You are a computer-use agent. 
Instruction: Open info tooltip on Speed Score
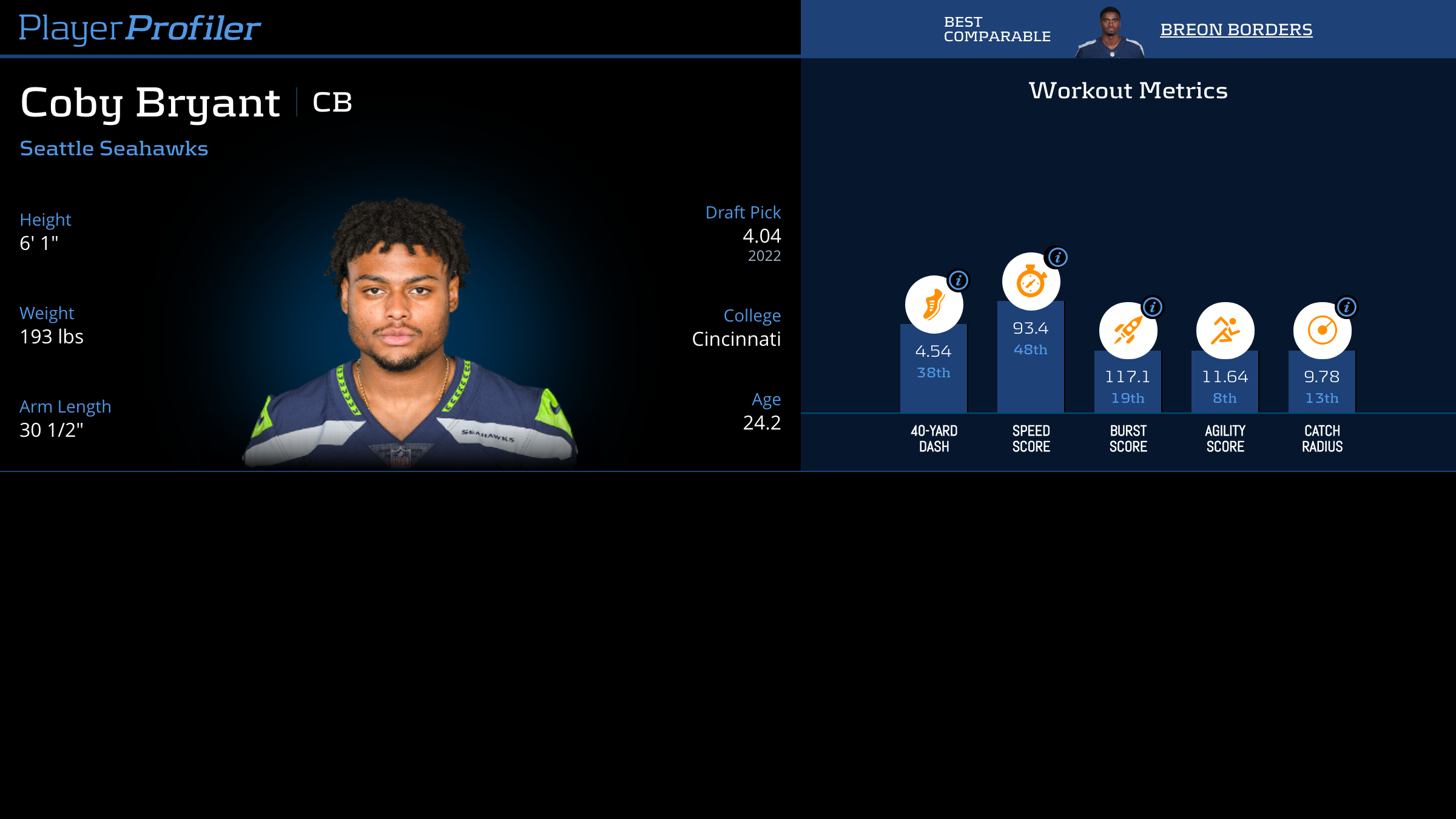[x=1057, y=257]
